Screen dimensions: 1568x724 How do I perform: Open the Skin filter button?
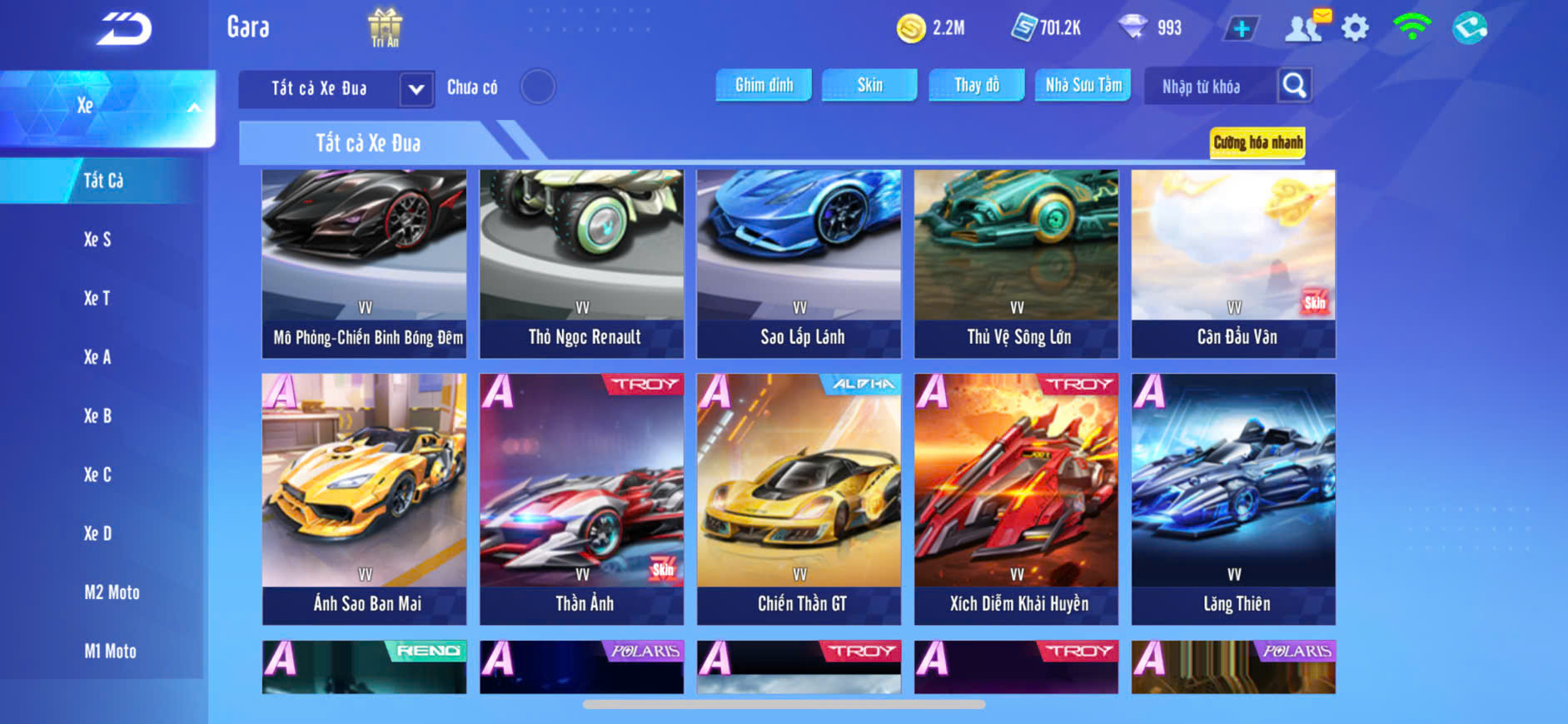pos(869,85)
